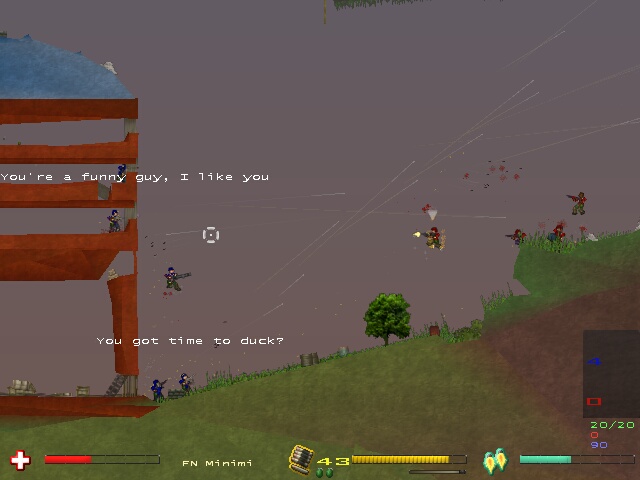This screenshot has height=480, width=640.
Task: Select the ammo box icon
Action: pos(301,458)
